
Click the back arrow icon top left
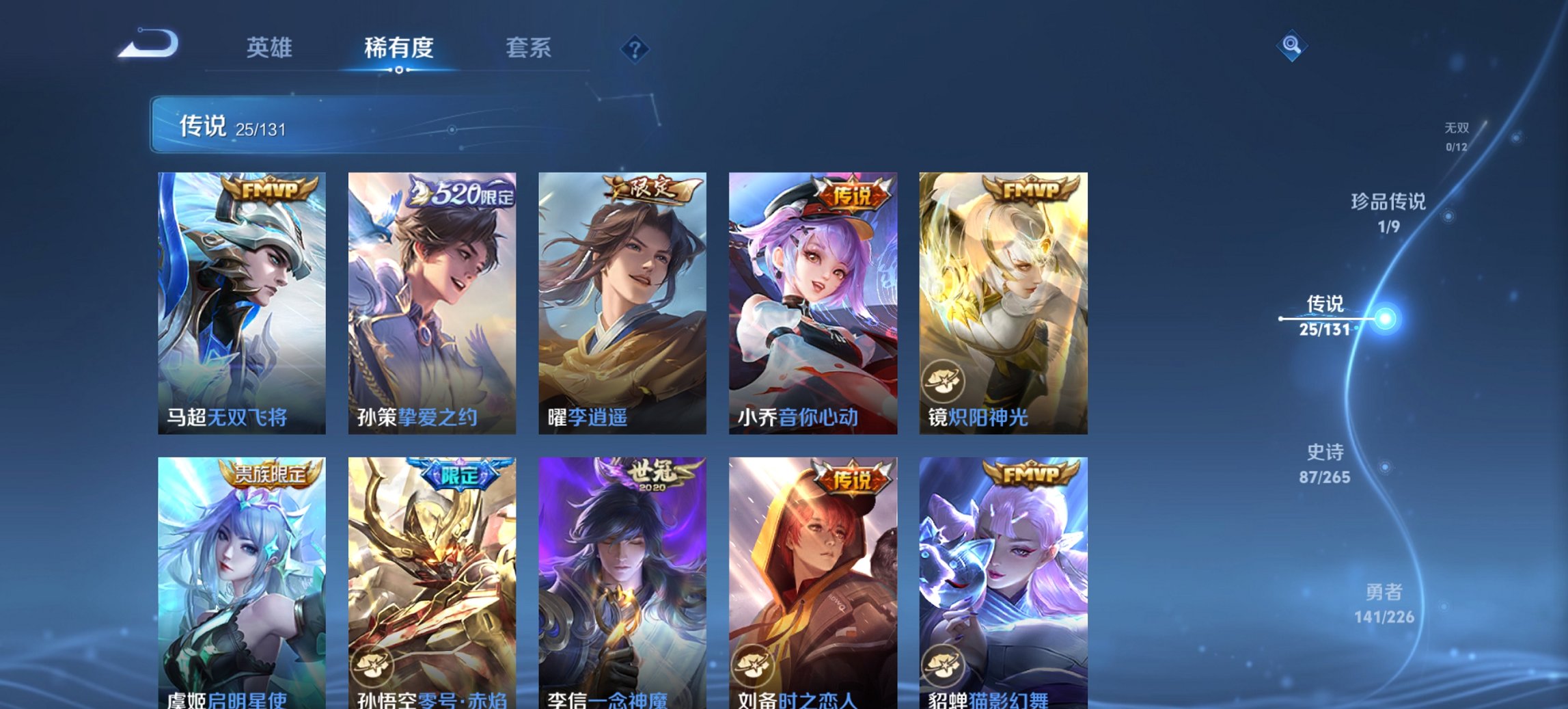coord(149,43)
